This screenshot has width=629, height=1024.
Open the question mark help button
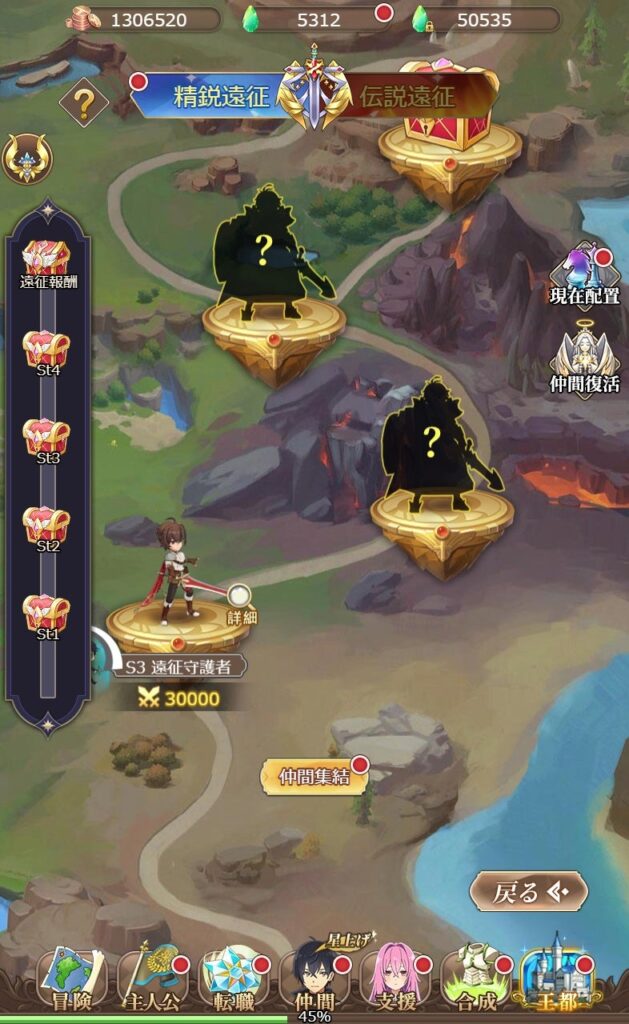tap(84, 101)
